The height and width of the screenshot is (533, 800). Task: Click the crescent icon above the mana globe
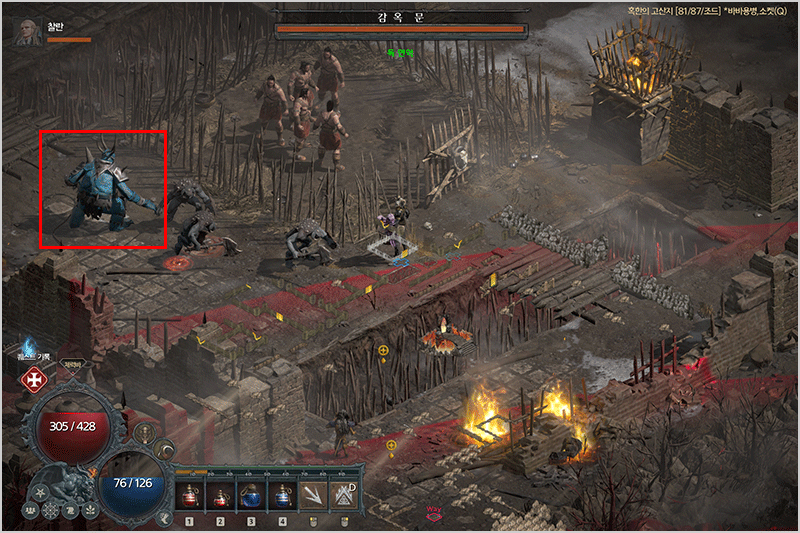coord(165,449)
